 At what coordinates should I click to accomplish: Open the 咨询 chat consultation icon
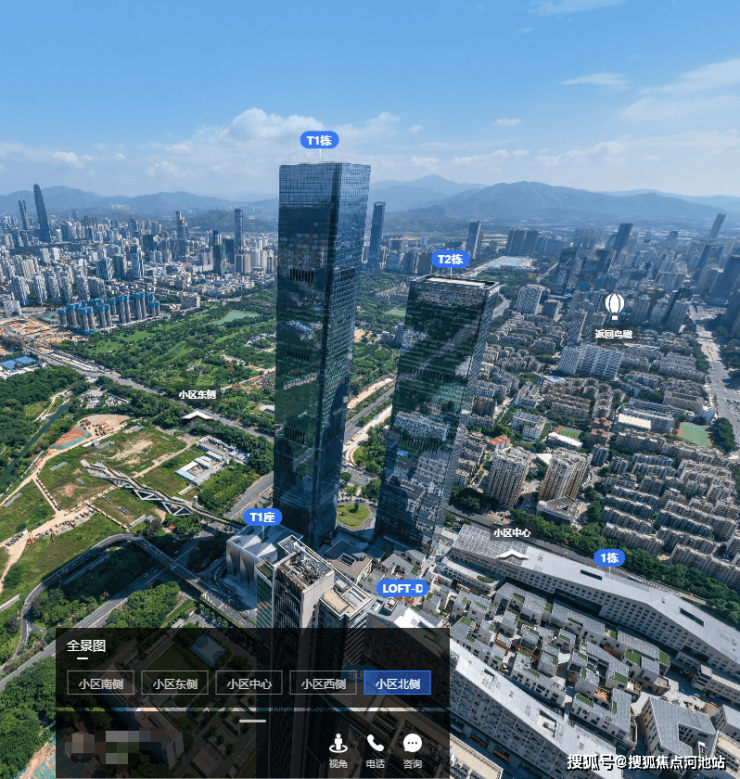pyautogui.click(x=413, y=749)
